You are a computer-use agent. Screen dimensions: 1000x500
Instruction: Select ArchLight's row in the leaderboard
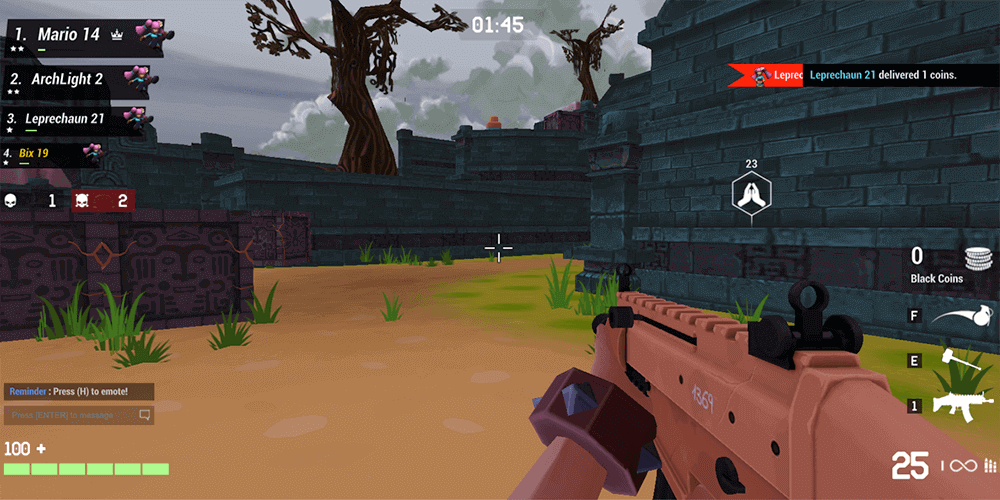82,80
